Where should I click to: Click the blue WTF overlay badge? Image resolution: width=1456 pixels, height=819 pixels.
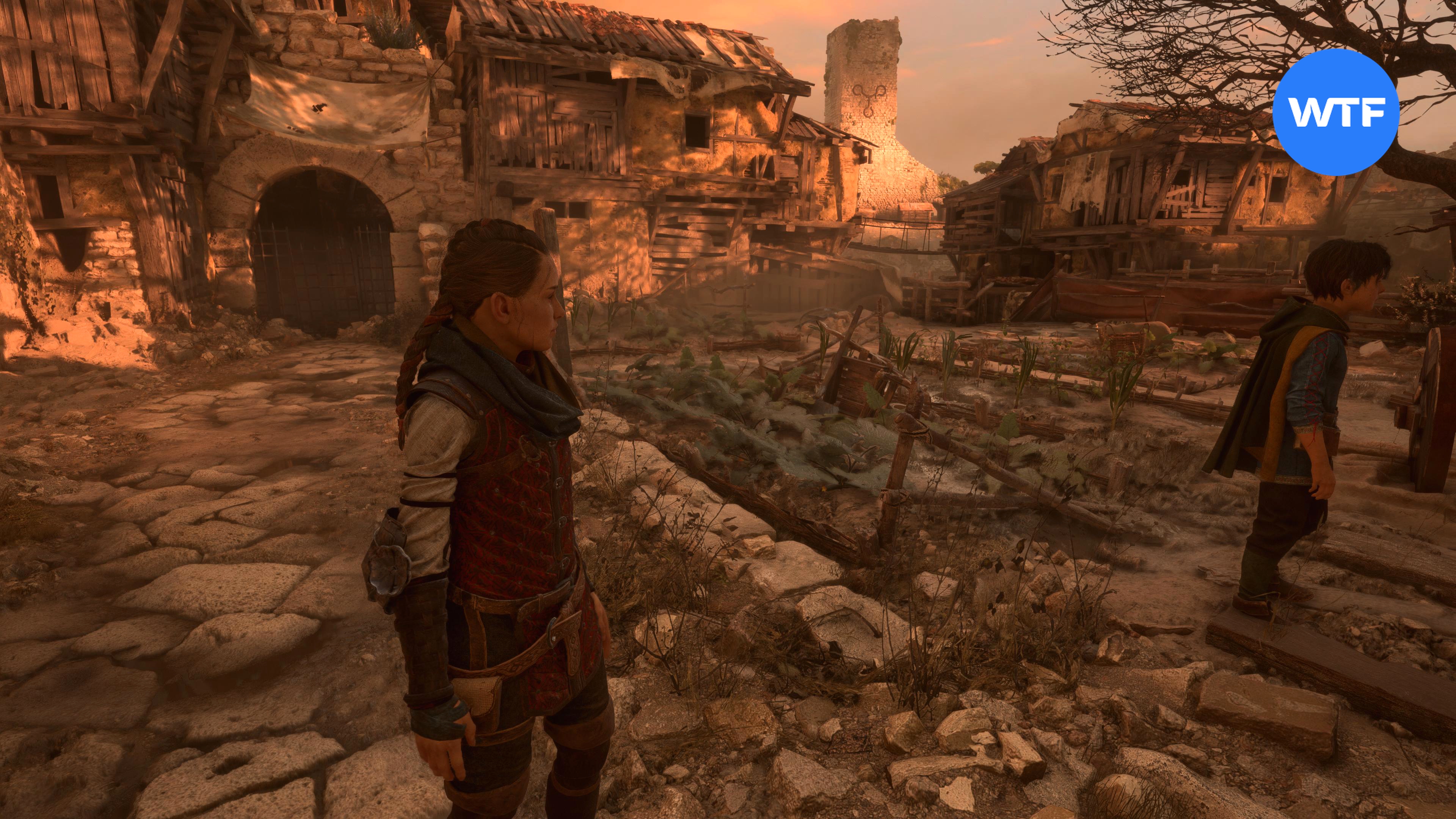1336,112
